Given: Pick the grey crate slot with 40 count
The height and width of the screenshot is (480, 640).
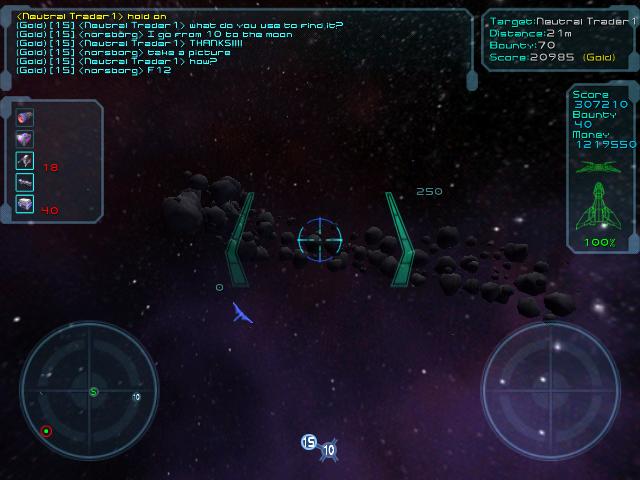Looking at the screenshot, I should point(25,204).
